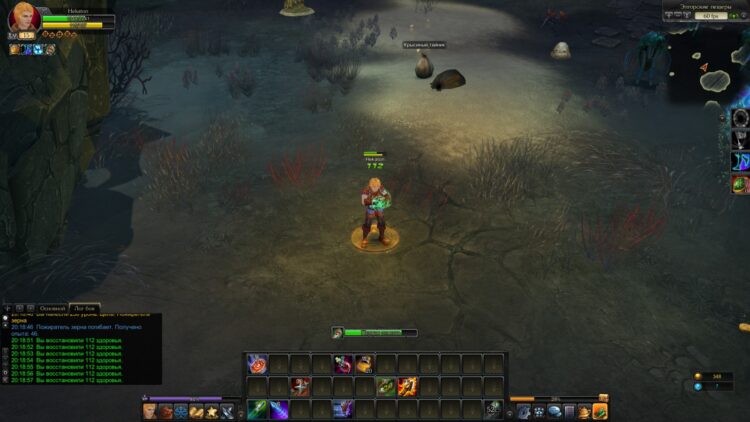Click the Helvaton character portrait

[x=23, y=18]
